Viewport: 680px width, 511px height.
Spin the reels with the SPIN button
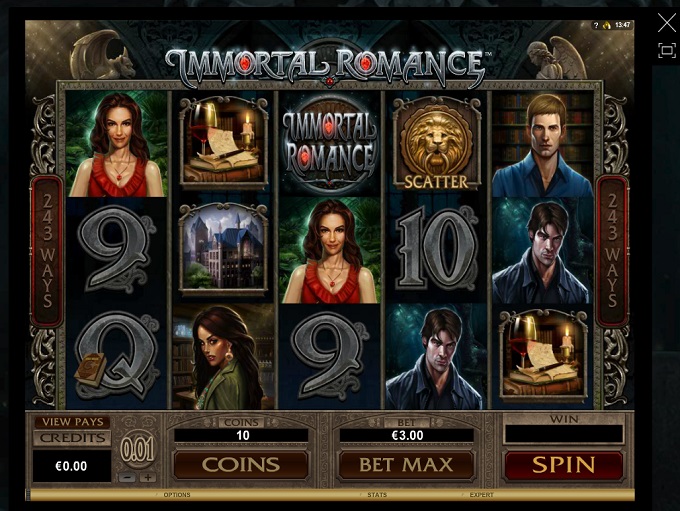(563, 465)
